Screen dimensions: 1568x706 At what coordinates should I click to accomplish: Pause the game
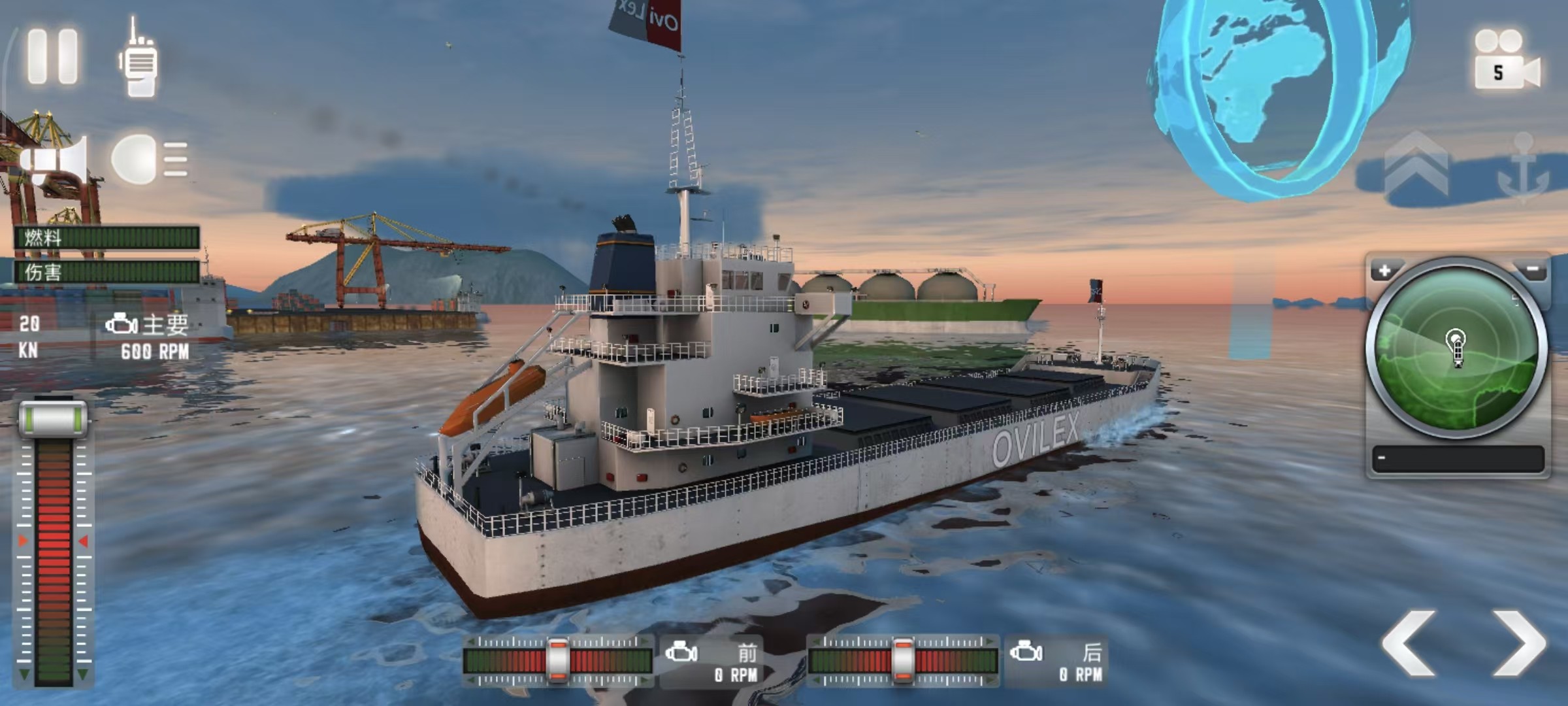click(x=52, y=56)
